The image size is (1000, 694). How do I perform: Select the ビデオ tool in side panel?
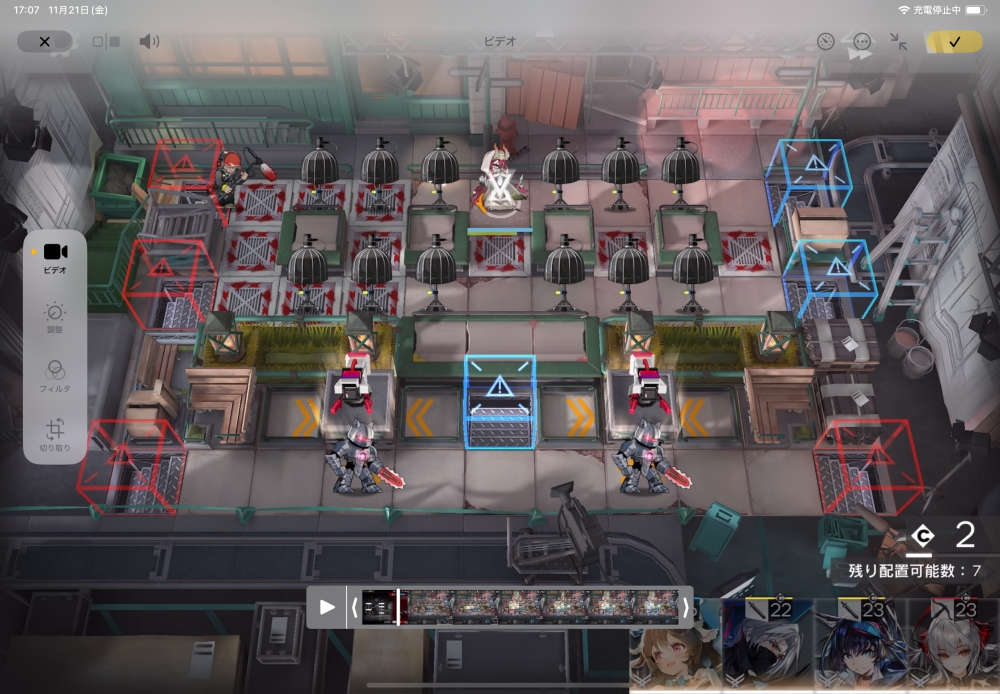55,257
